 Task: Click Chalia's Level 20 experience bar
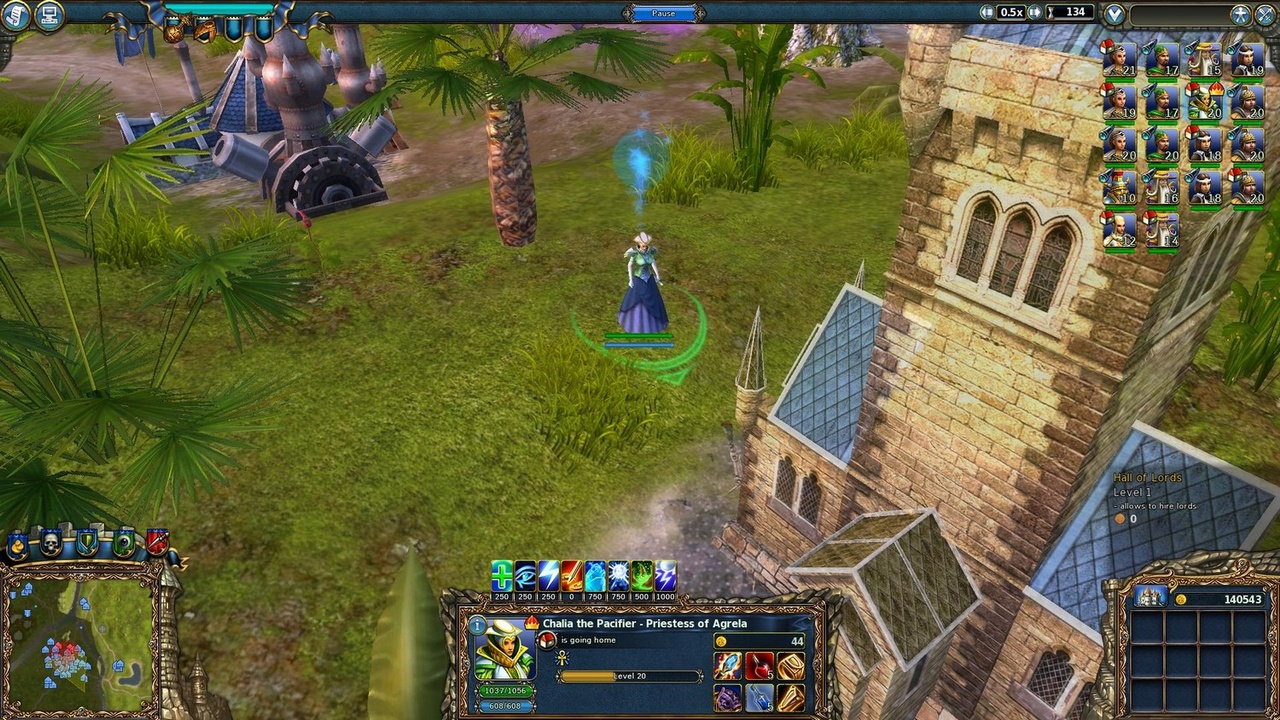(630, 675)
